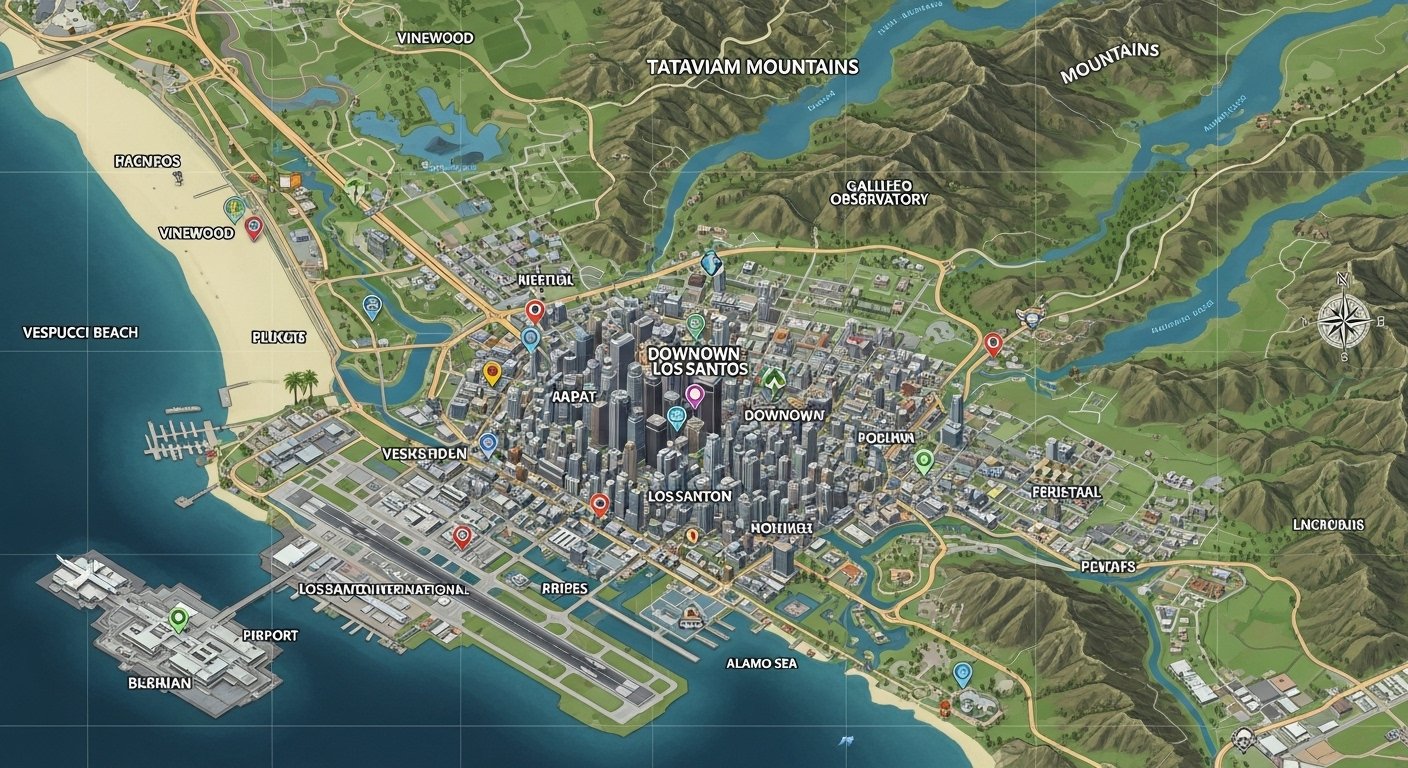Click the green arrow marker east of Downtown
Image resolution: width=1408 pixels, height=768 pixels.
(772, 380)
